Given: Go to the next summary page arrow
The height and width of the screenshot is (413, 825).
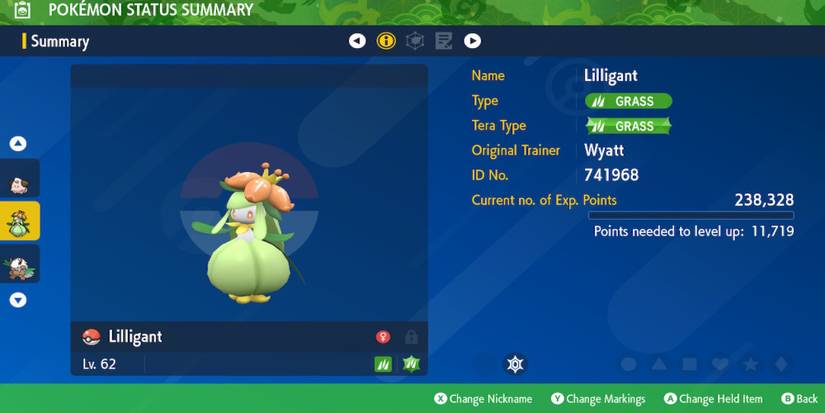Looking at the screenshot, I should [472, 41].
